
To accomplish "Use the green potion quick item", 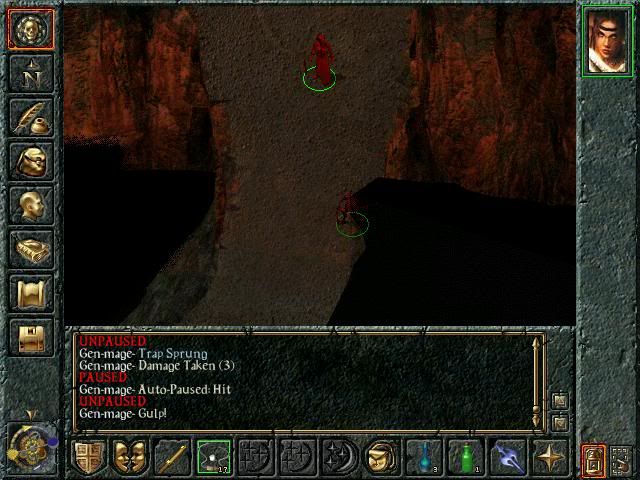I will coord(465,458).
